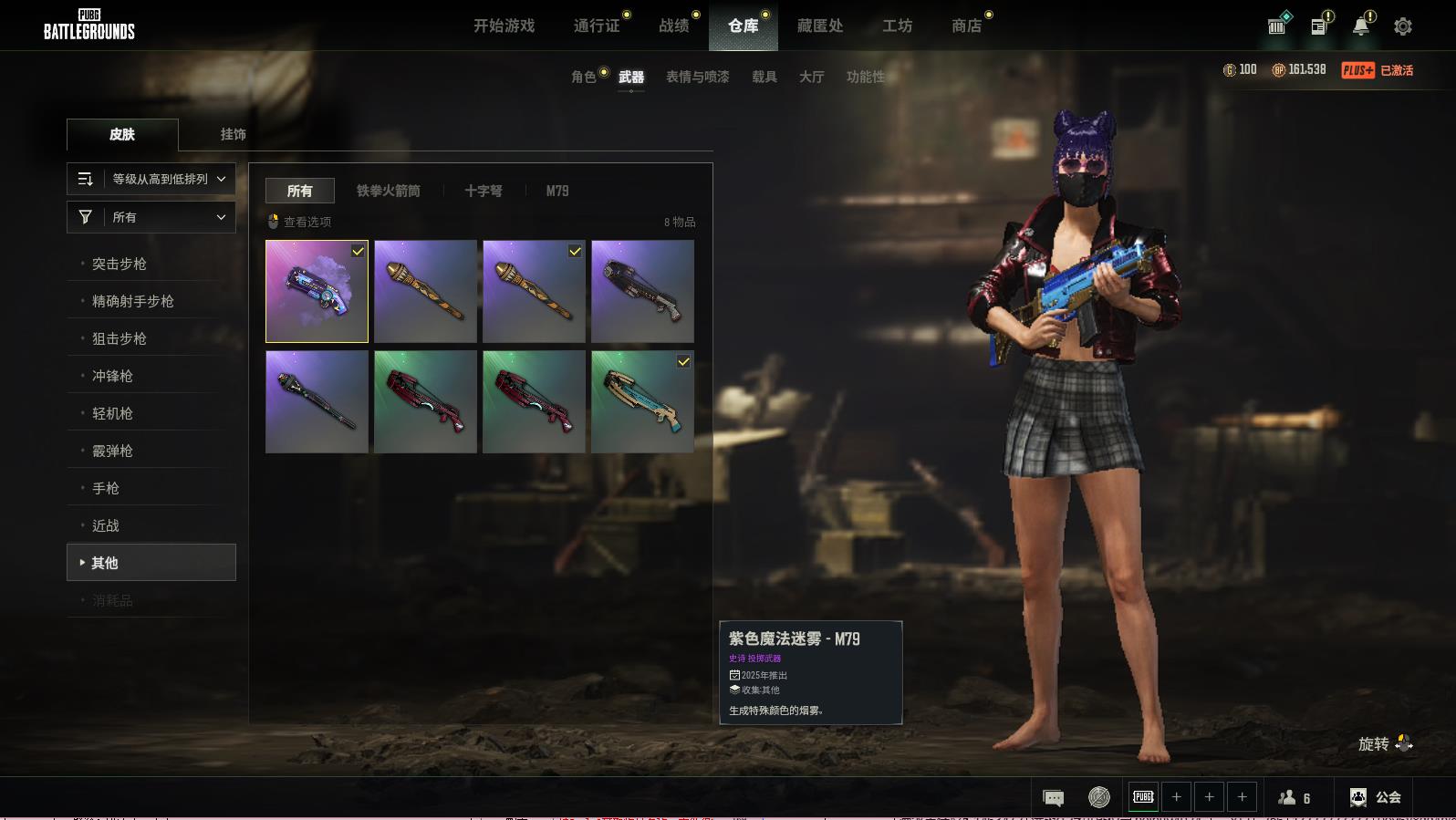Open the chat bubble icon
The height and width of the screenshot is (820, 1456).
(1053, 798)
